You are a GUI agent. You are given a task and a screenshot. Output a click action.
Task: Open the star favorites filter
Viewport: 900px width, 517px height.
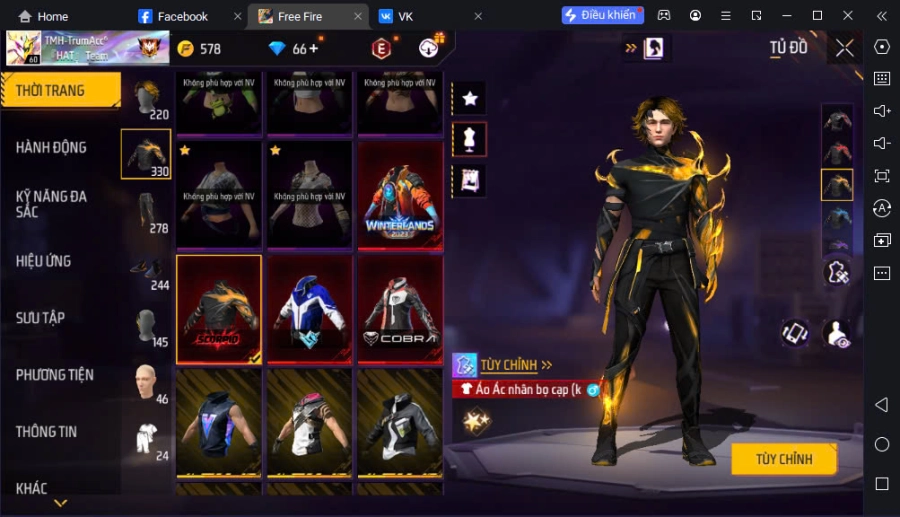[x=469, y=98]
